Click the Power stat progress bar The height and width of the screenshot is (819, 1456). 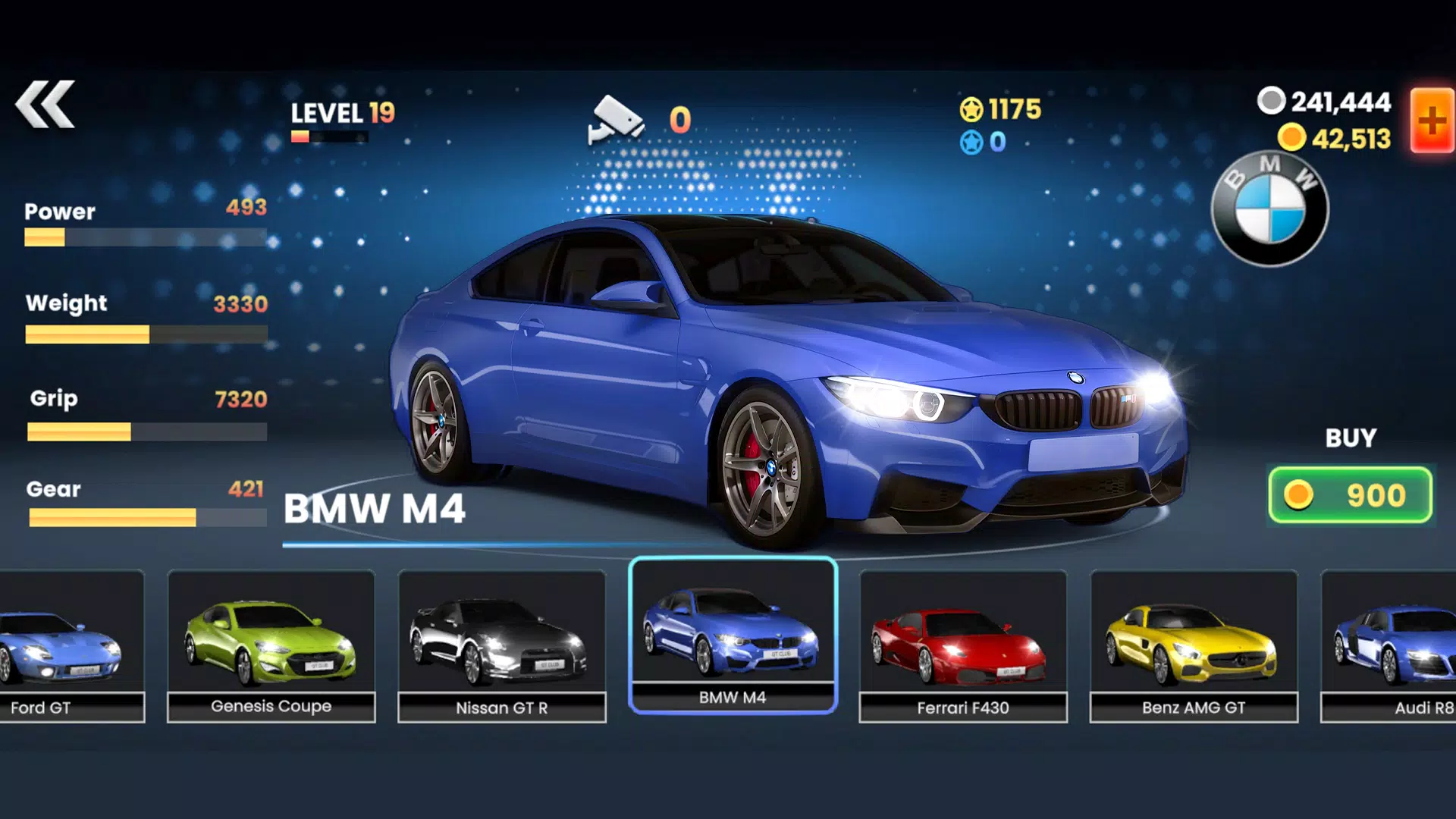[144, 237]
